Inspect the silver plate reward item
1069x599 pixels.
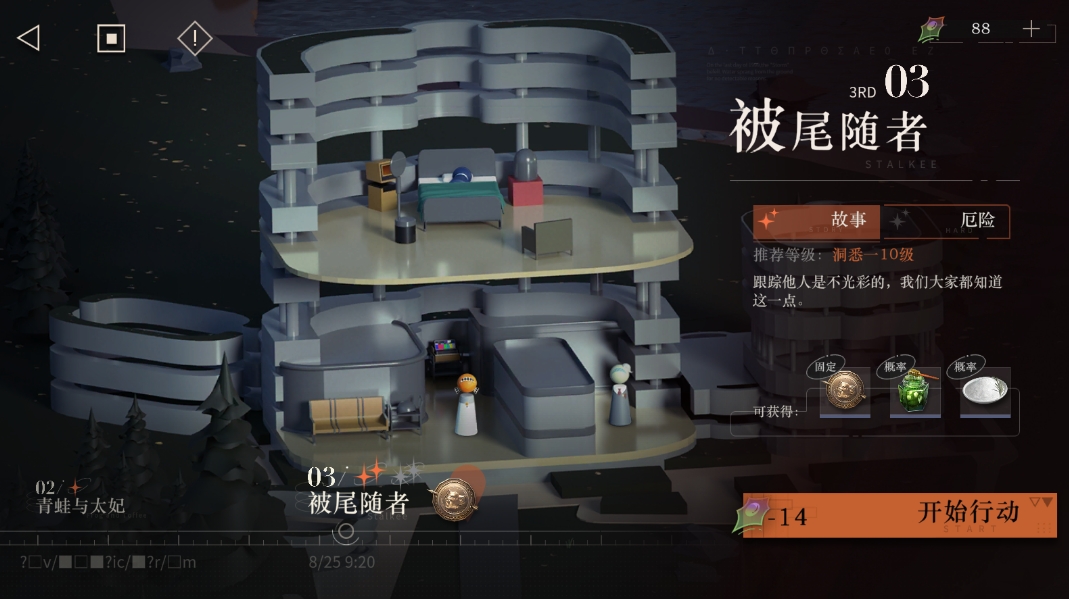point(984,393)
